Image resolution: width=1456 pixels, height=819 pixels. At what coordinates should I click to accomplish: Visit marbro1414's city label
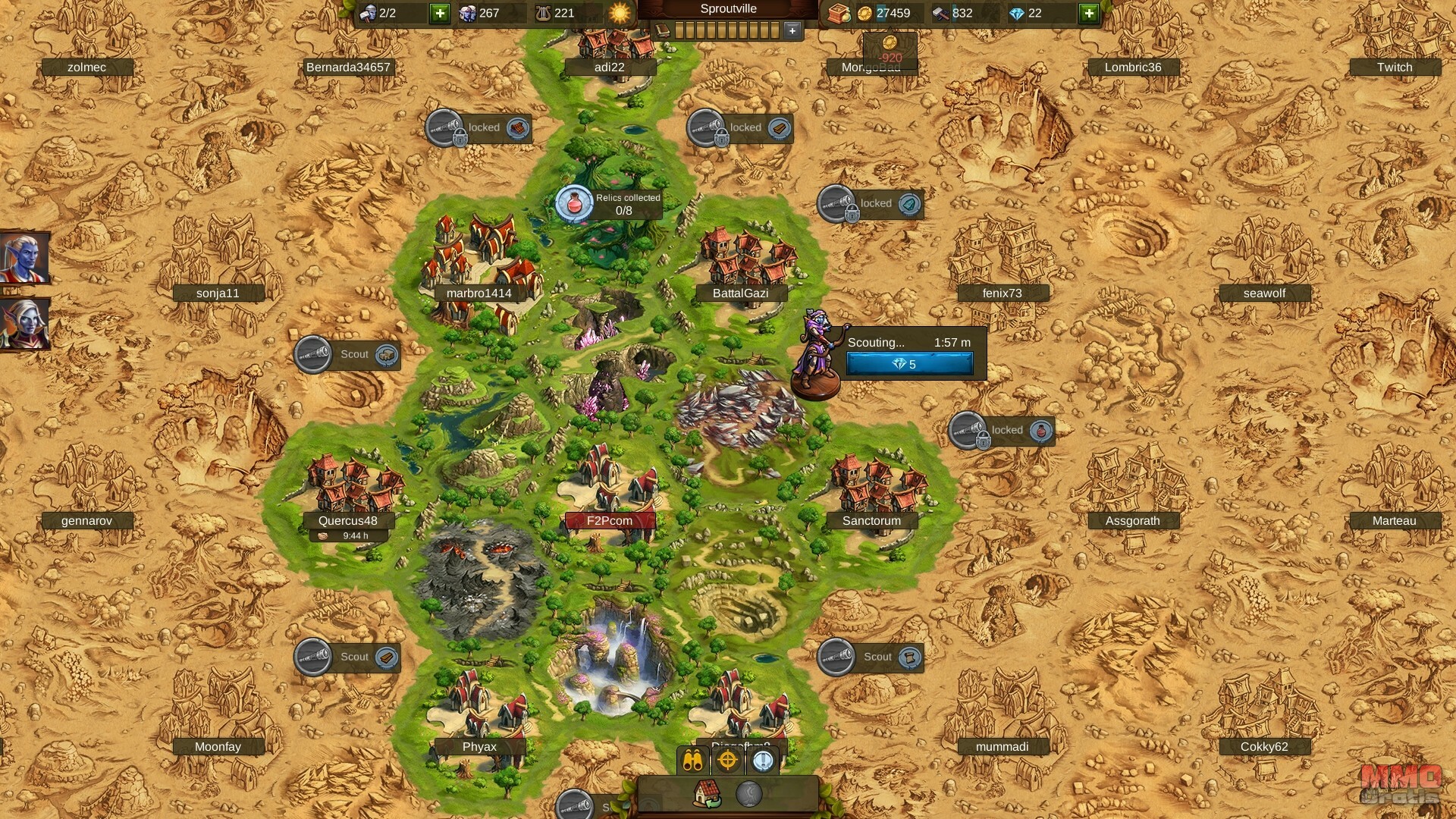pyautogui.click(x=479, y=293)
